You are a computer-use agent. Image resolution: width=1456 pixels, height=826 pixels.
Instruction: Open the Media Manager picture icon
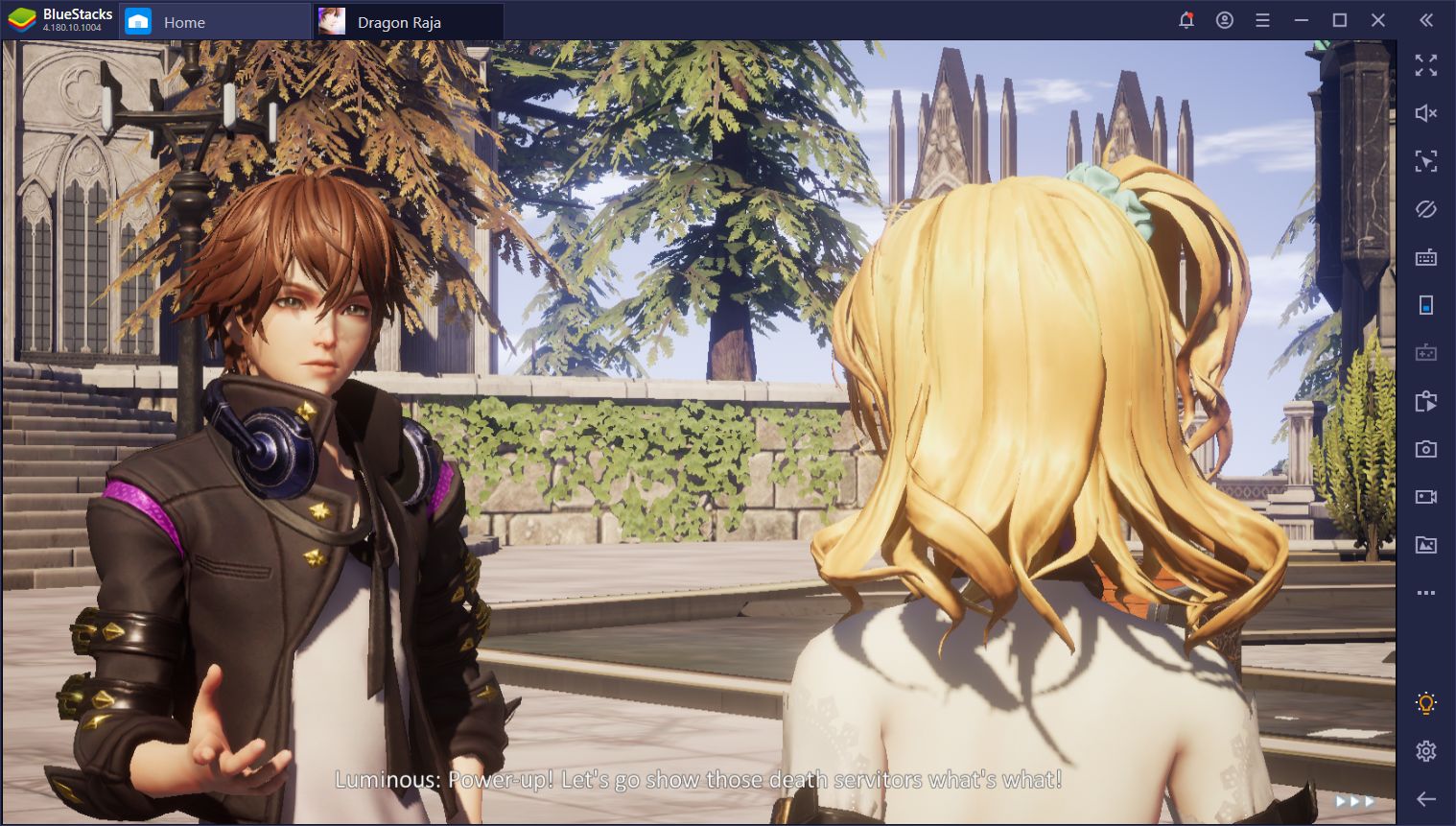(x=1426, y=545)
